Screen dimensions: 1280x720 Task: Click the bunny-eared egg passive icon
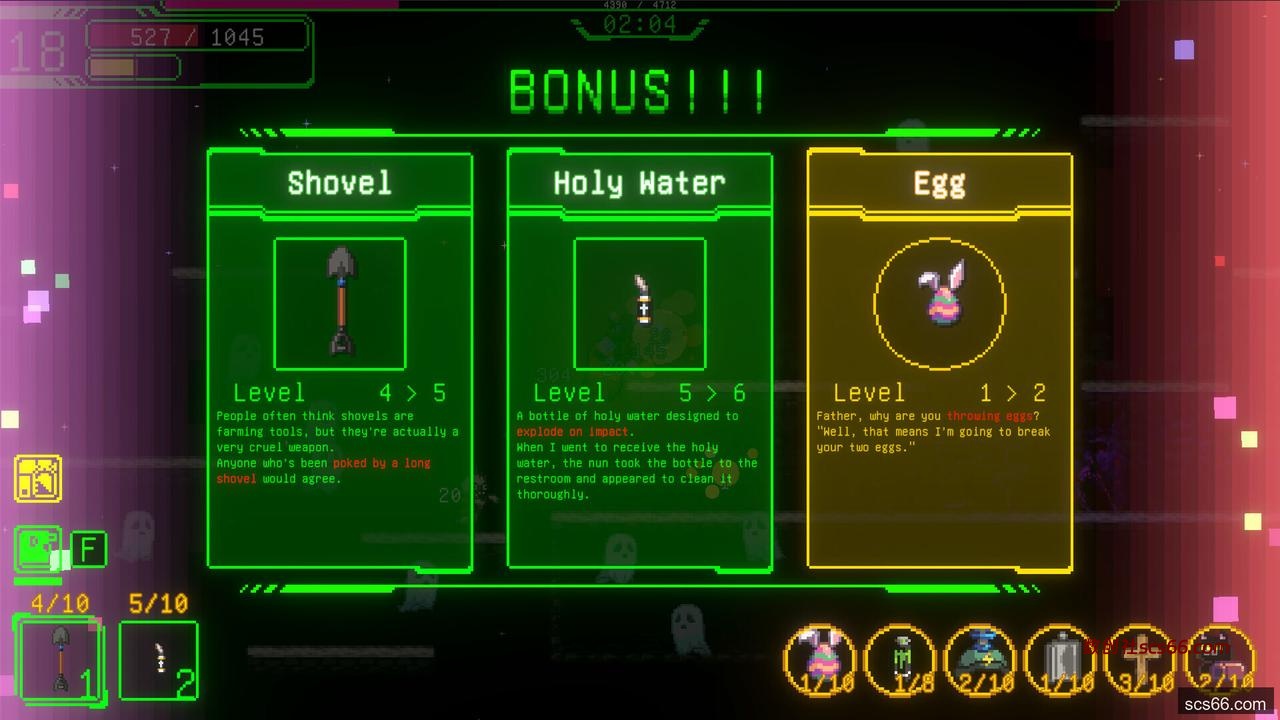pyautogui.click(x=820, y=658)
